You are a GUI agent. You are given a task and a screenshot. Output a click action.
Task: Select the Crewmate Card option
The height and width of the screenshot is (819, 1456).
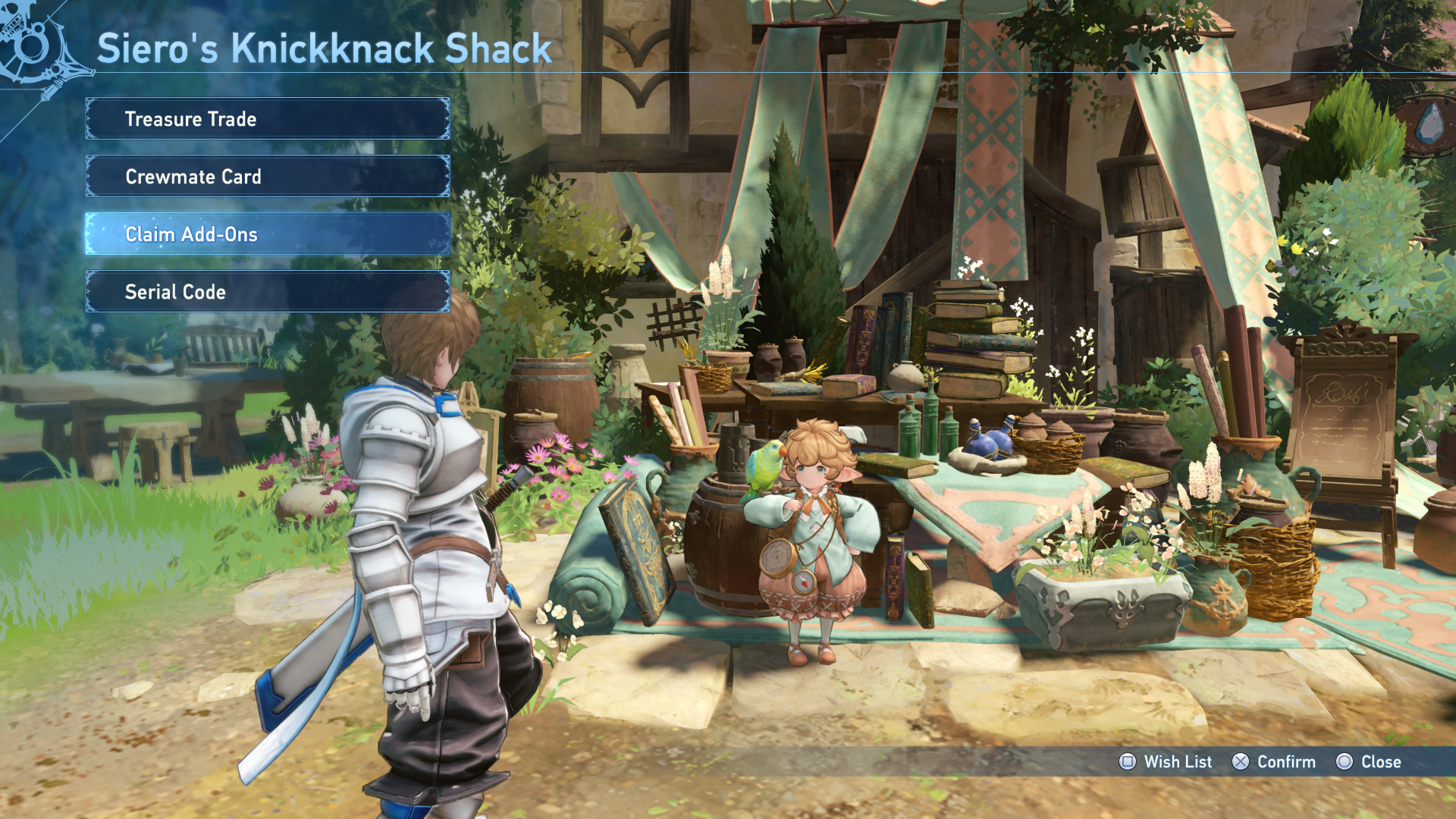tap(267, 177)
